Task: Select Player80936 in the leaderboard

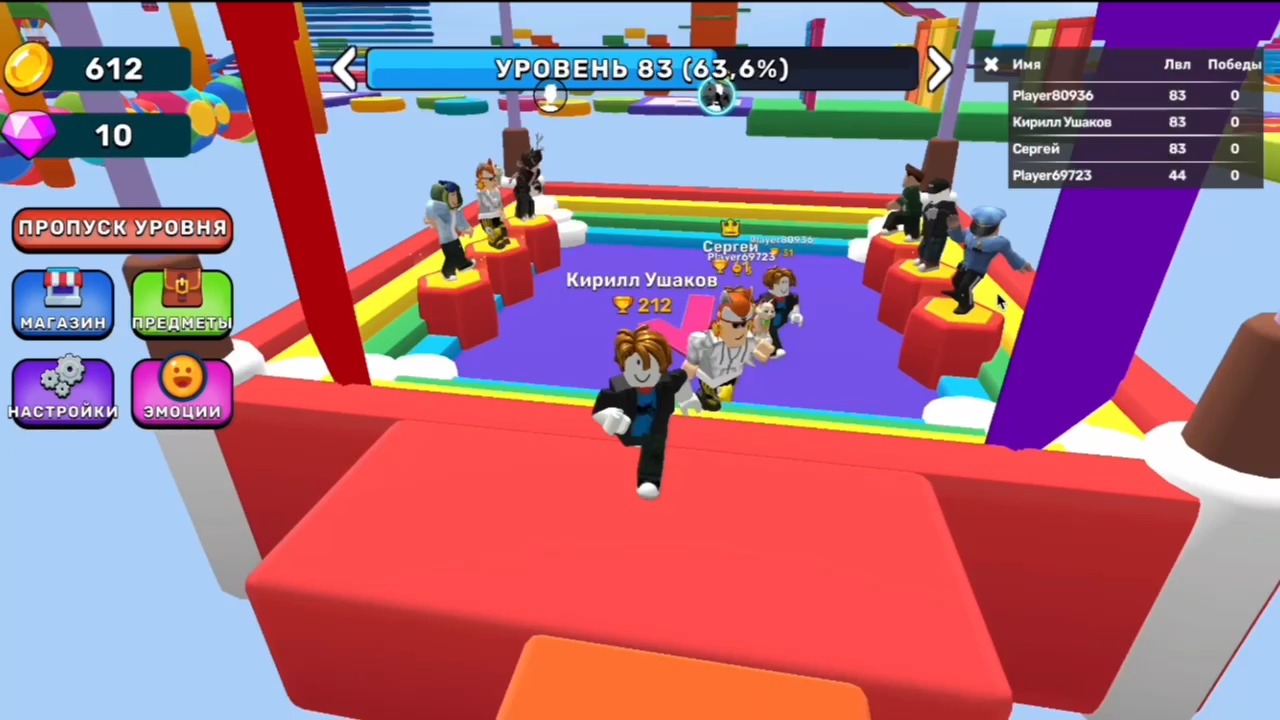Action: 1053,95
